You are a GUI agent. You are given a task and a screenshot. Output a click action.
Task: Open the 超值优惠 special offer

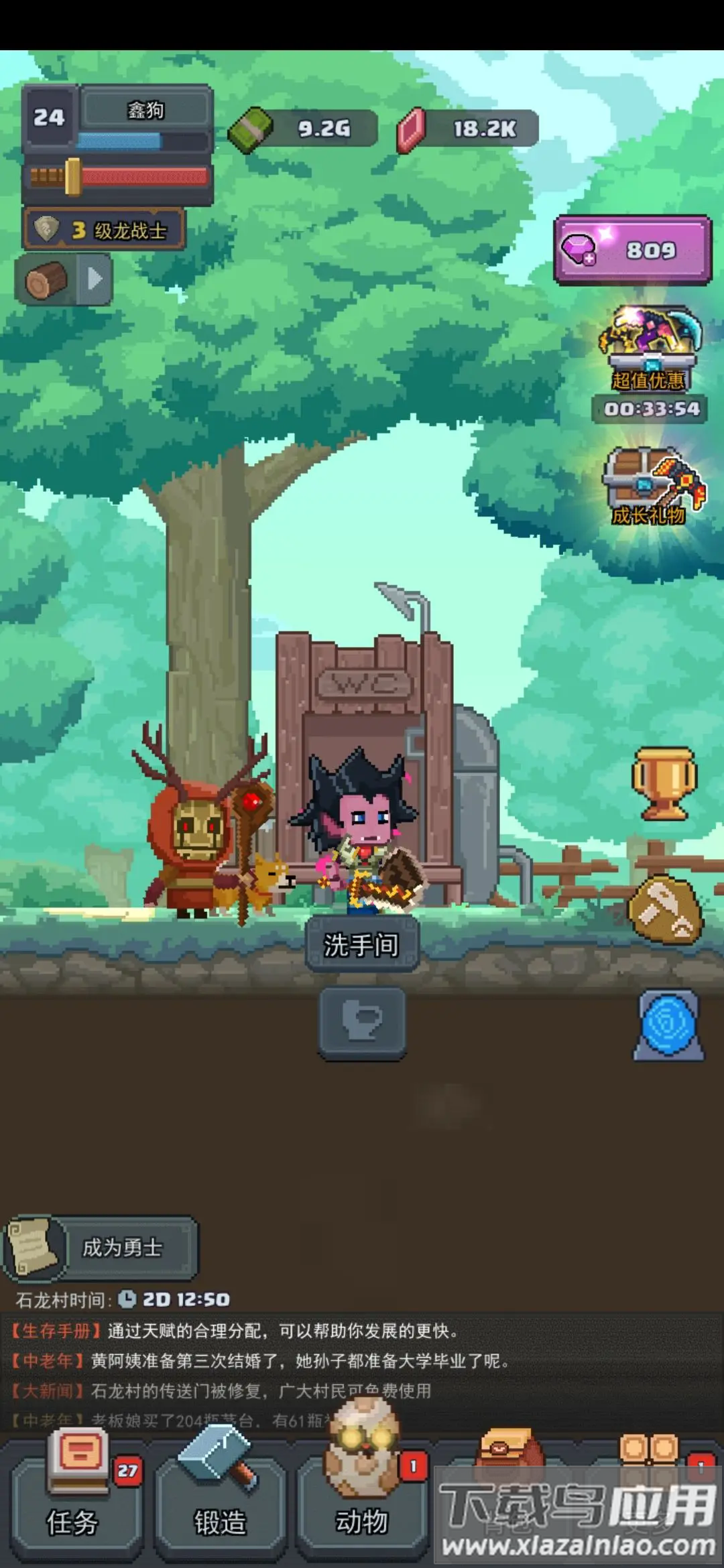pyautogui.click(x=649, y=348)
